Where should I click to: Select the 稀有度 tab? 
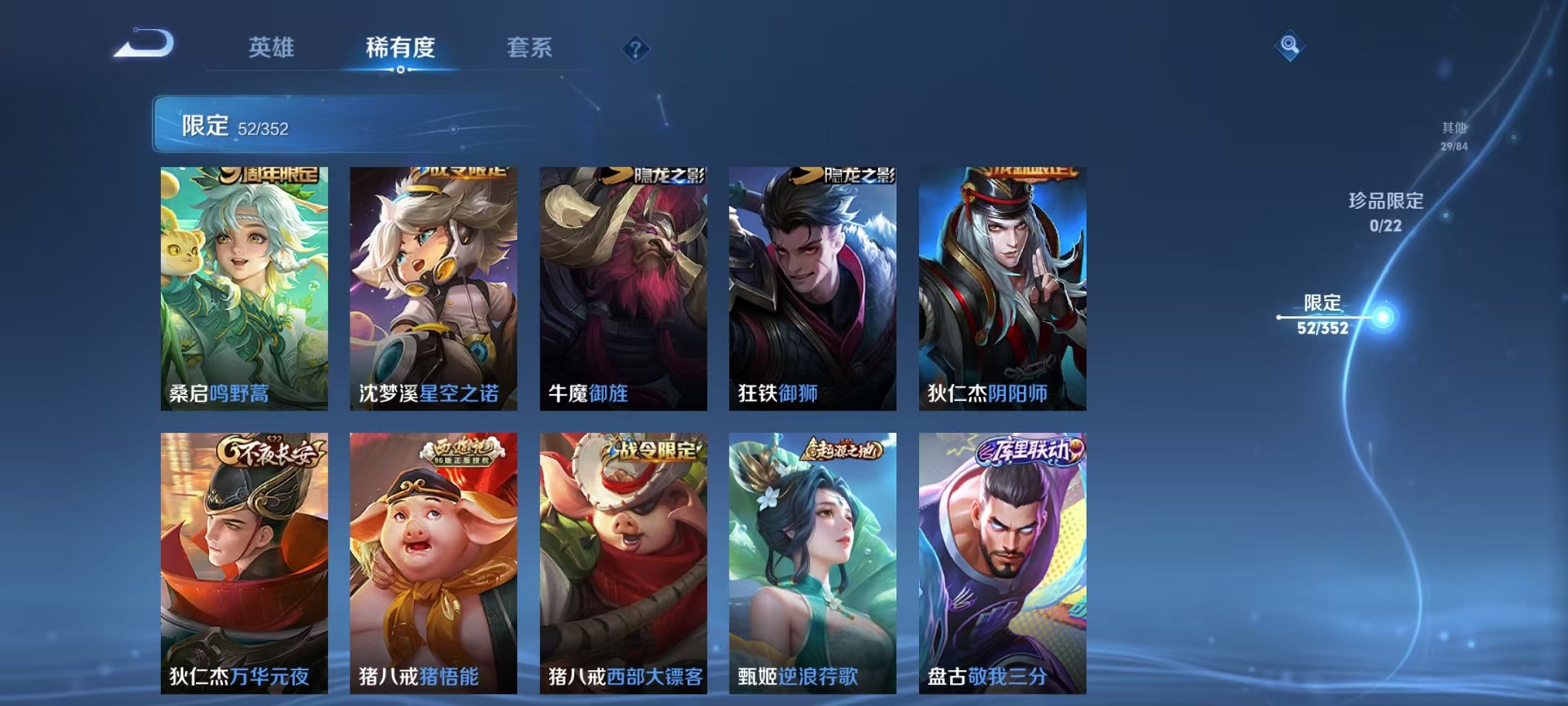401,48
